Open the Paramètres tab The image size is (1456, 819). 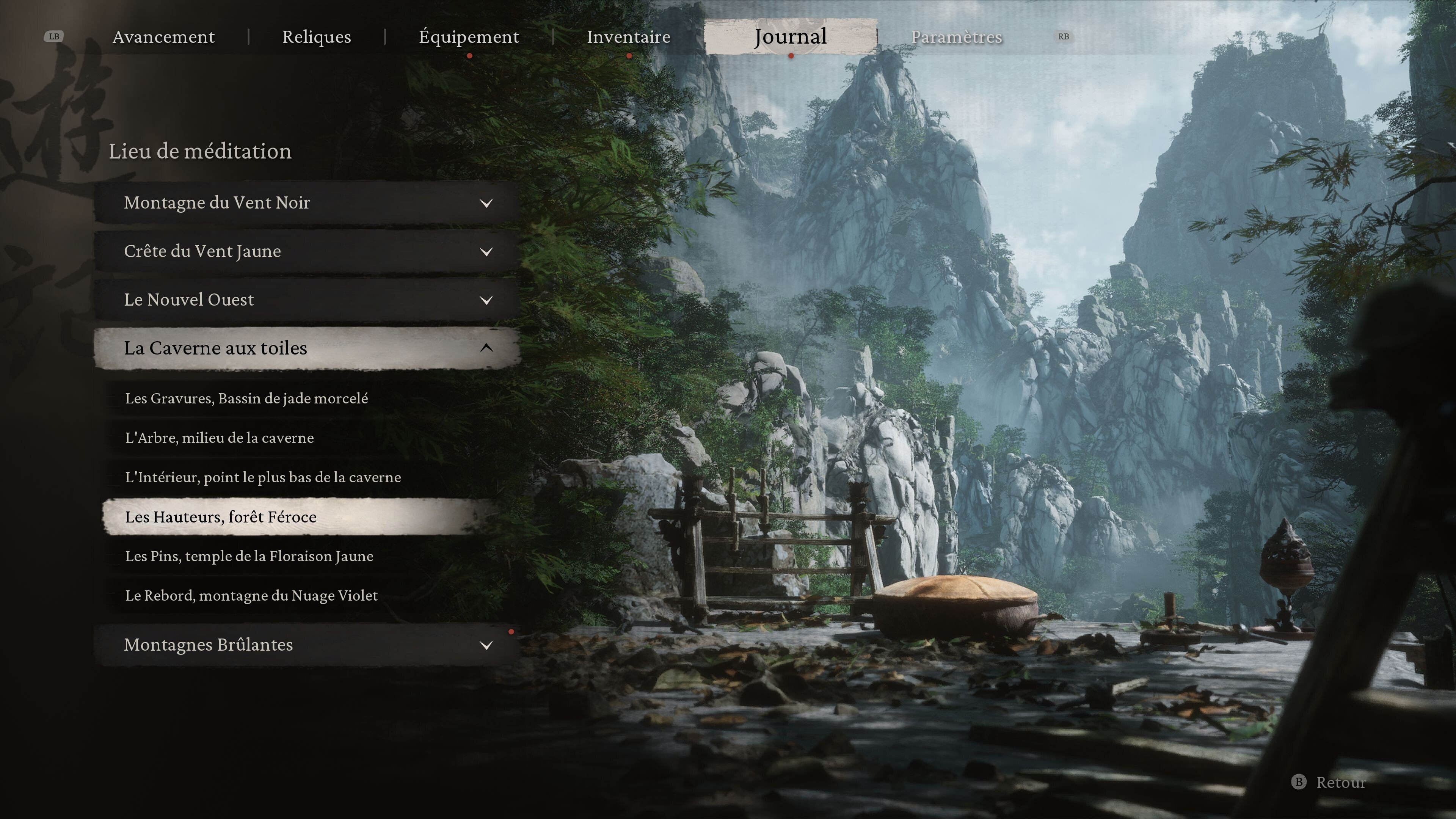point(956,37)
